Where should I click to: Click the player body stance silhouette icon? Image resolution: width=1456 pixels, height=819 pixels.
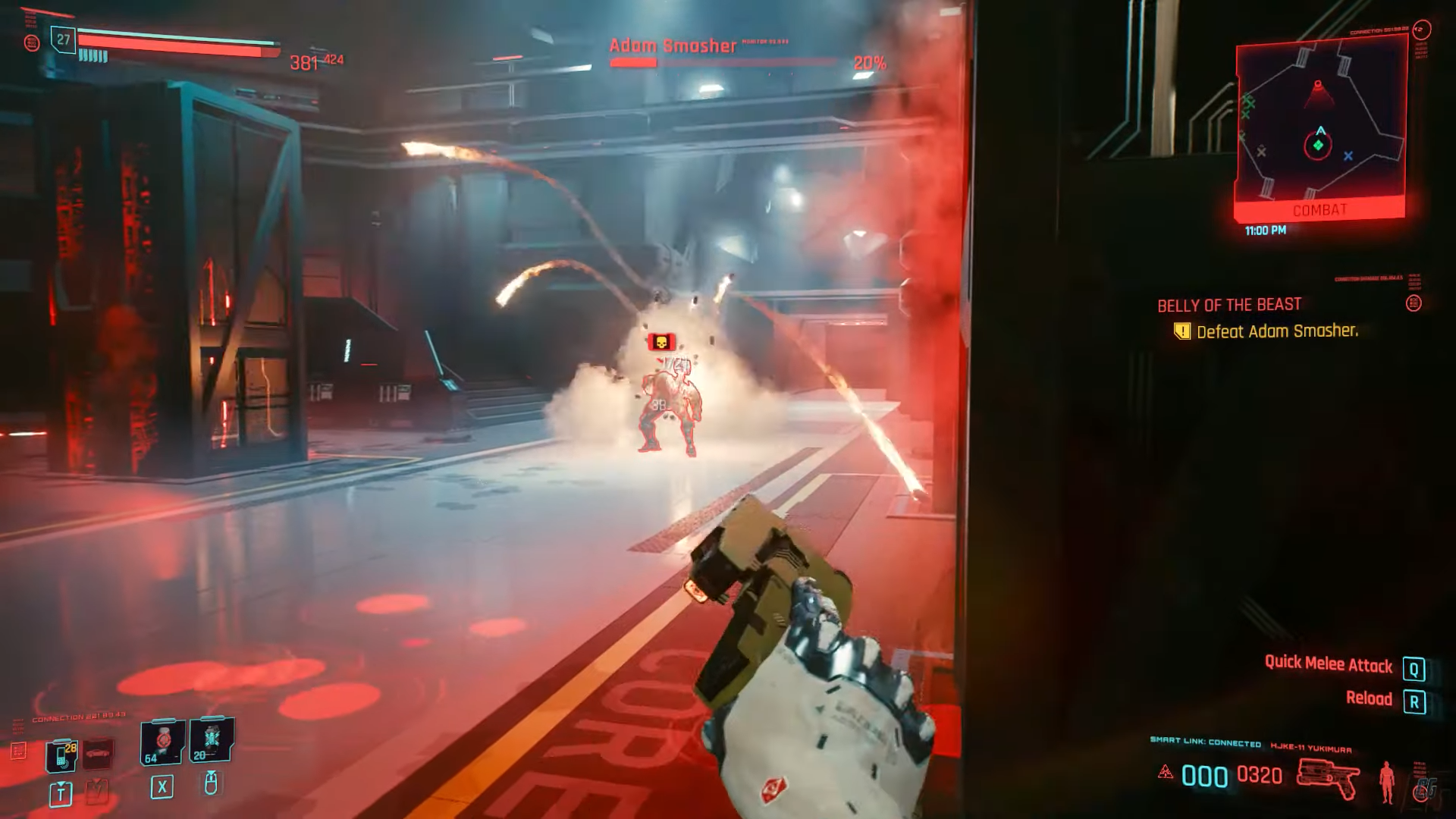coord(1387,781)
